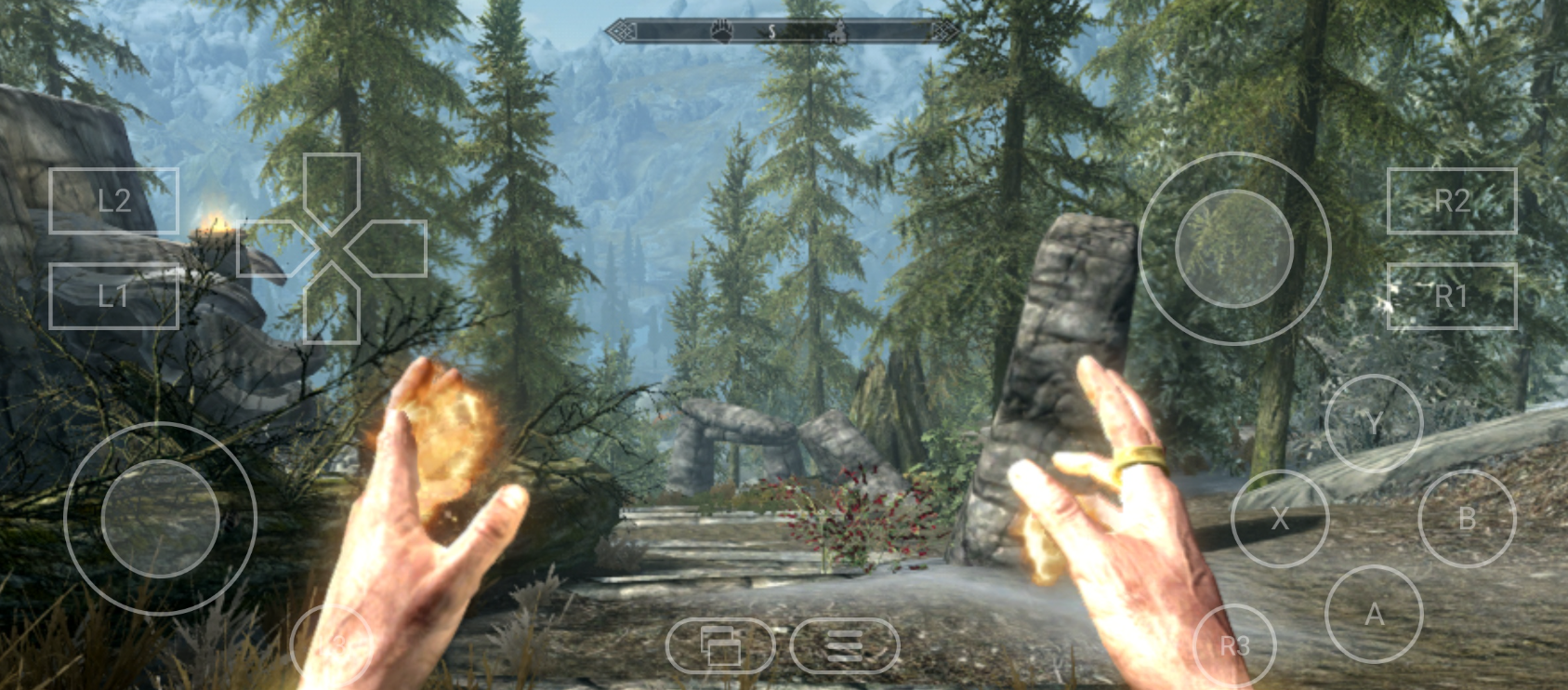Tap the overlapping-windows view button
This screenshot has height=690, width=1568.
[720, 645]
